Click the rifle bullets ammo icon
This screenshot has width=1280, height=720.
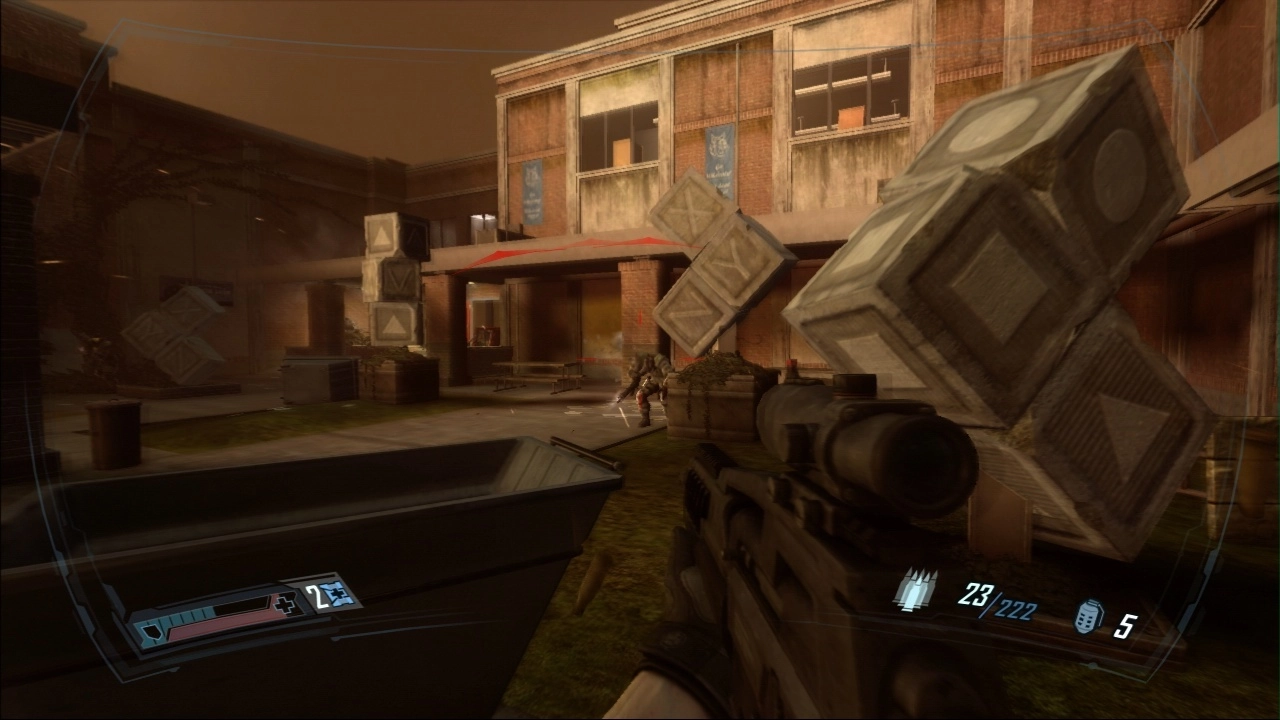[x=916, y=590]
